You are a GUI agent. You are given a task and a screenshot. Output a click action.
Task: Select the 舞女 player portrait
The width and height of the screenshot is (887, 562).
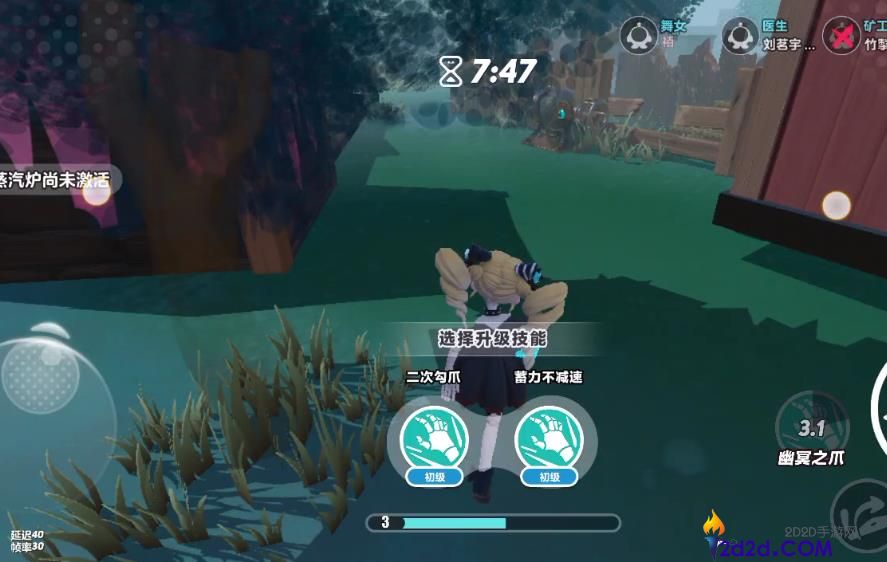click(639, 36)
